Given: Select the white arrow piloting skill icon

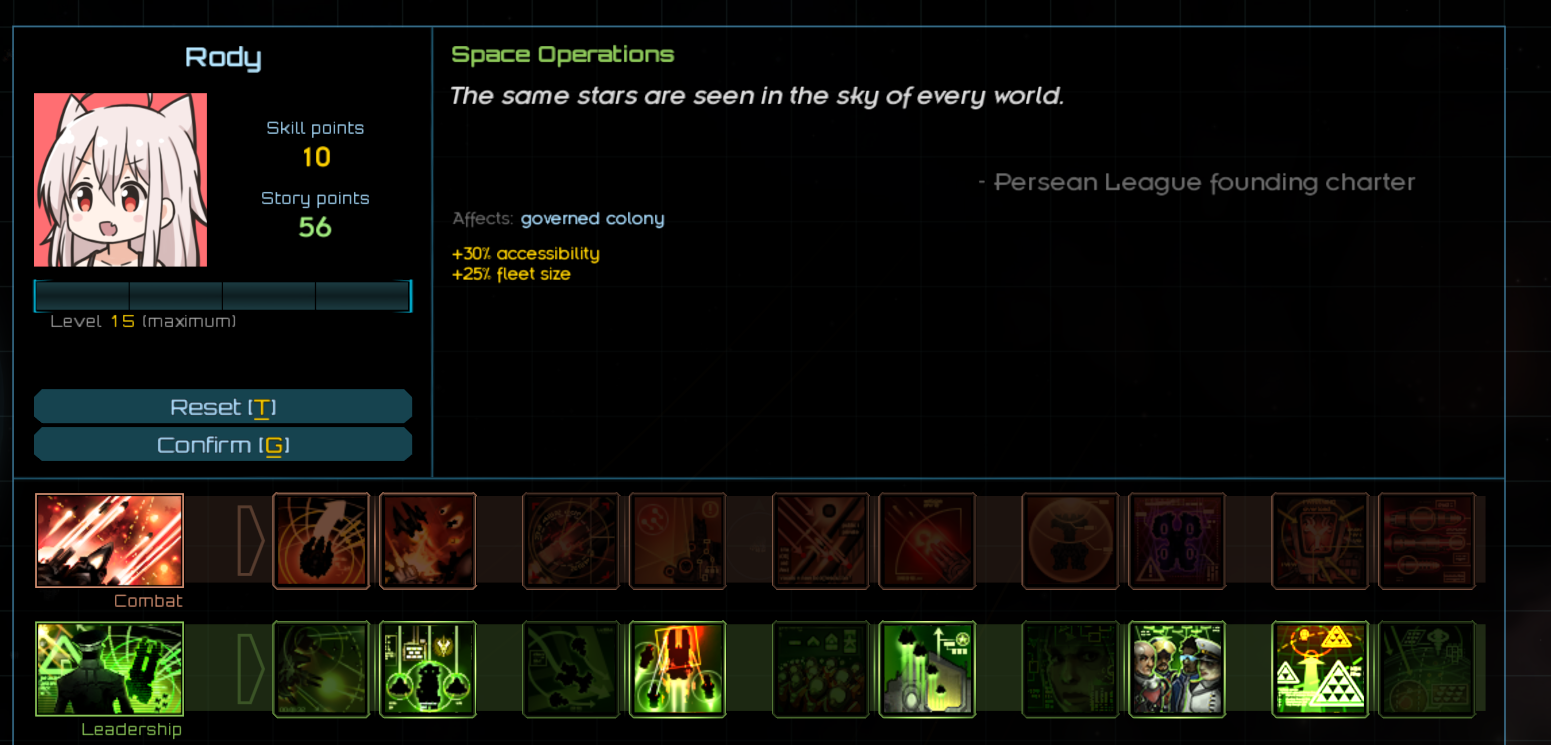Looking at the screenshot, I should click(x=321, y=540).
